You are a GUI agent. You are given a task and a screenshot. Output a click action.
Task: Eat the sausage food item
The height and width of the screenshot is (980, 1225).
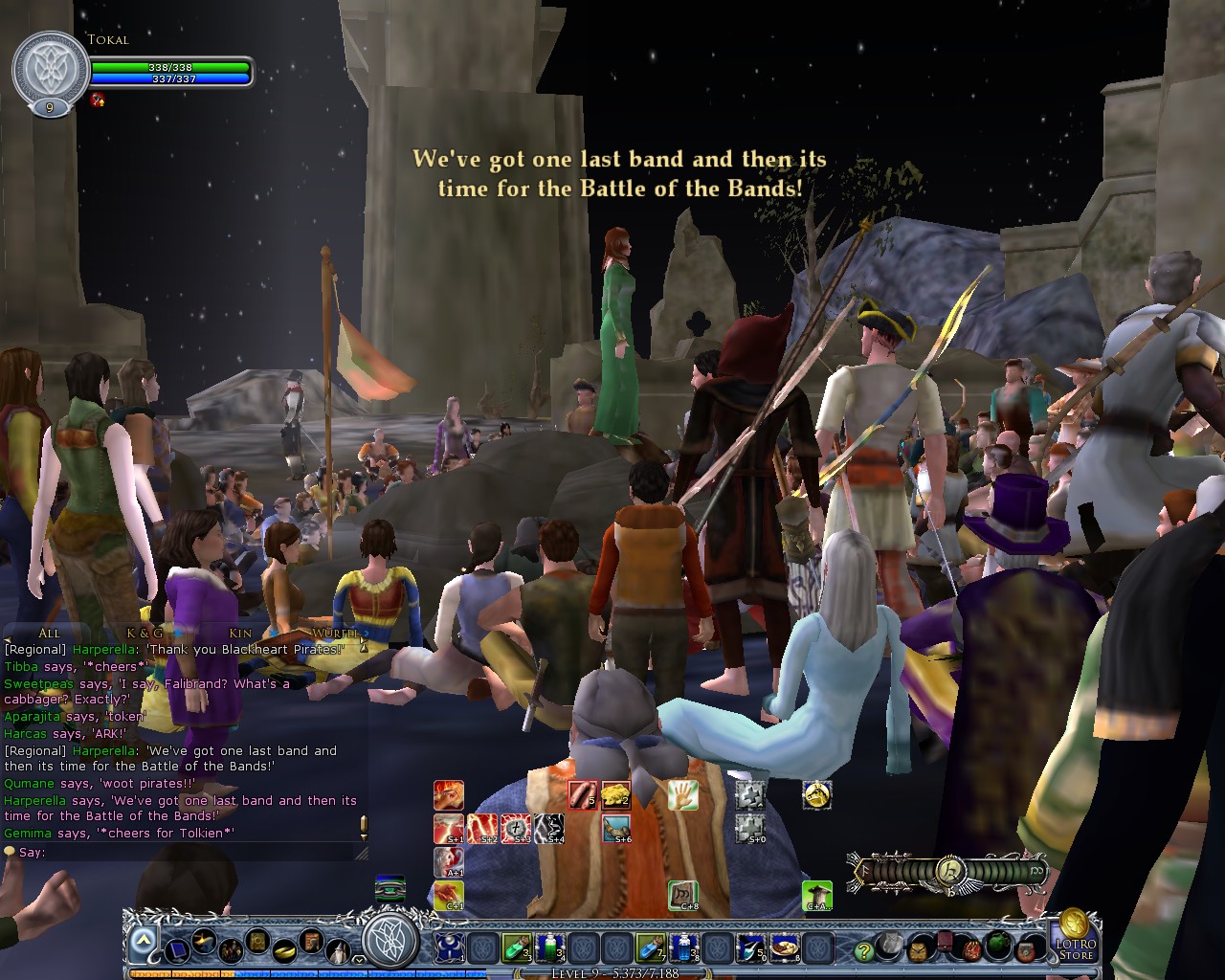point(582,795)
